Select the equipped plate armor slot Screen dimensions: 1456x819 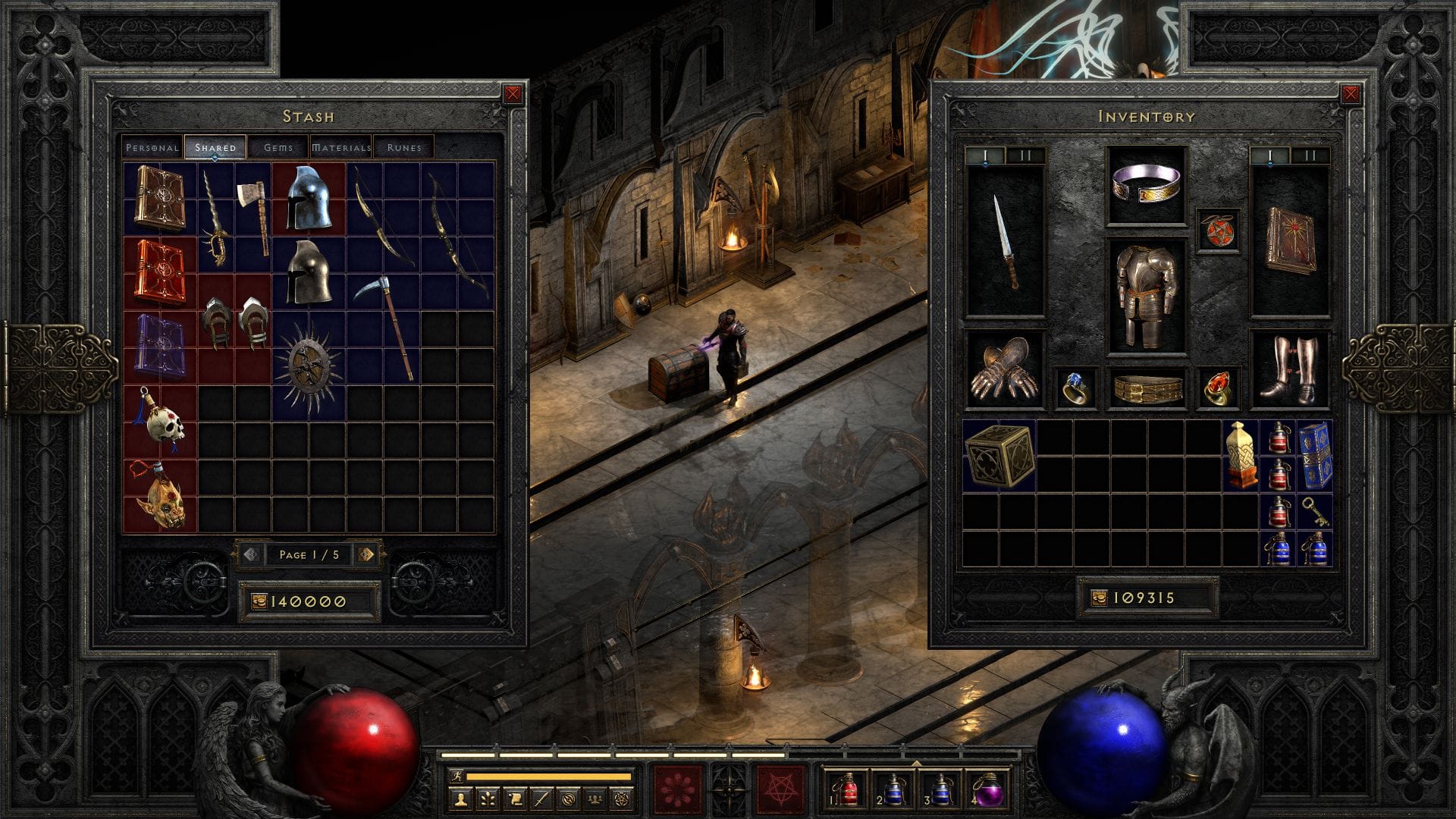coord(1146,296)
